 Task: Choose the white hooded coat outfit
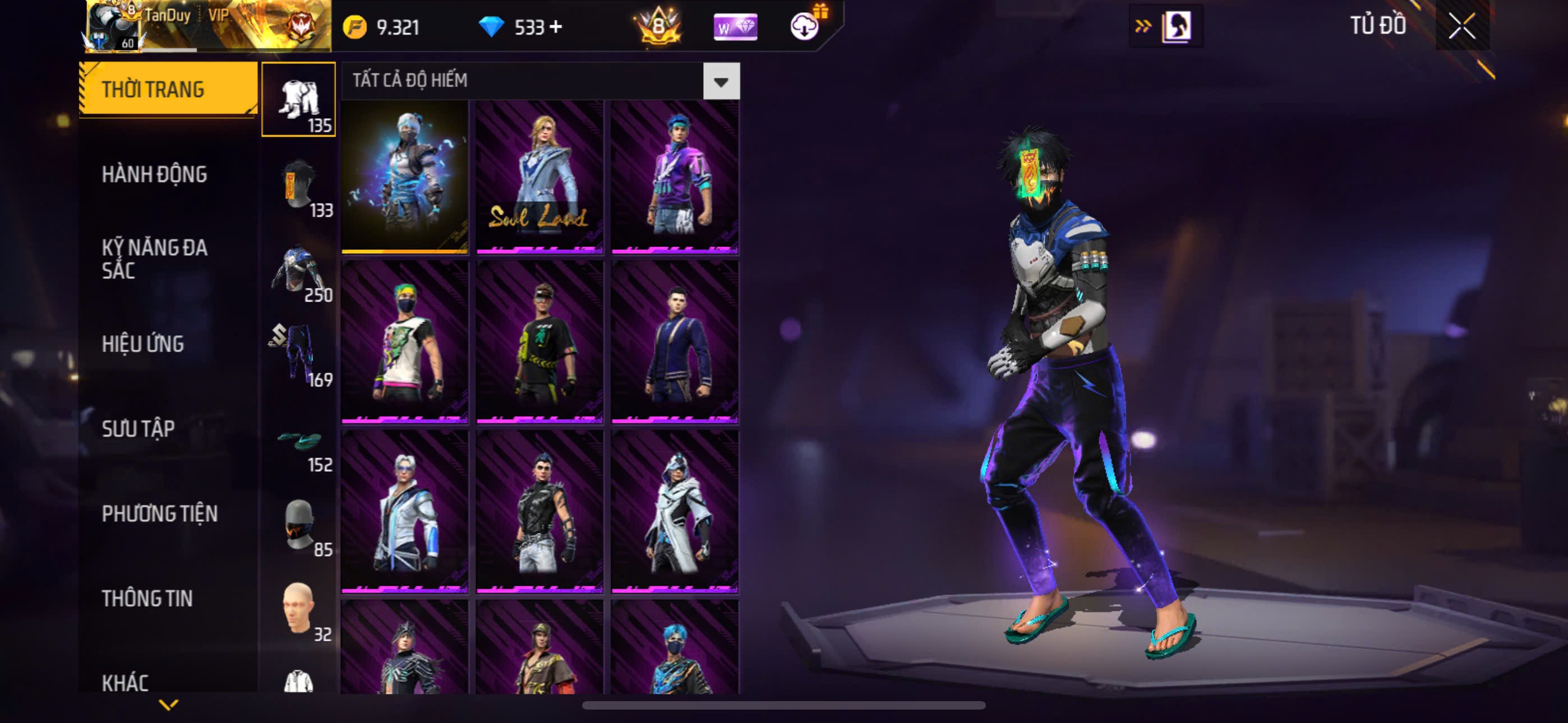[x=675, y=512]
